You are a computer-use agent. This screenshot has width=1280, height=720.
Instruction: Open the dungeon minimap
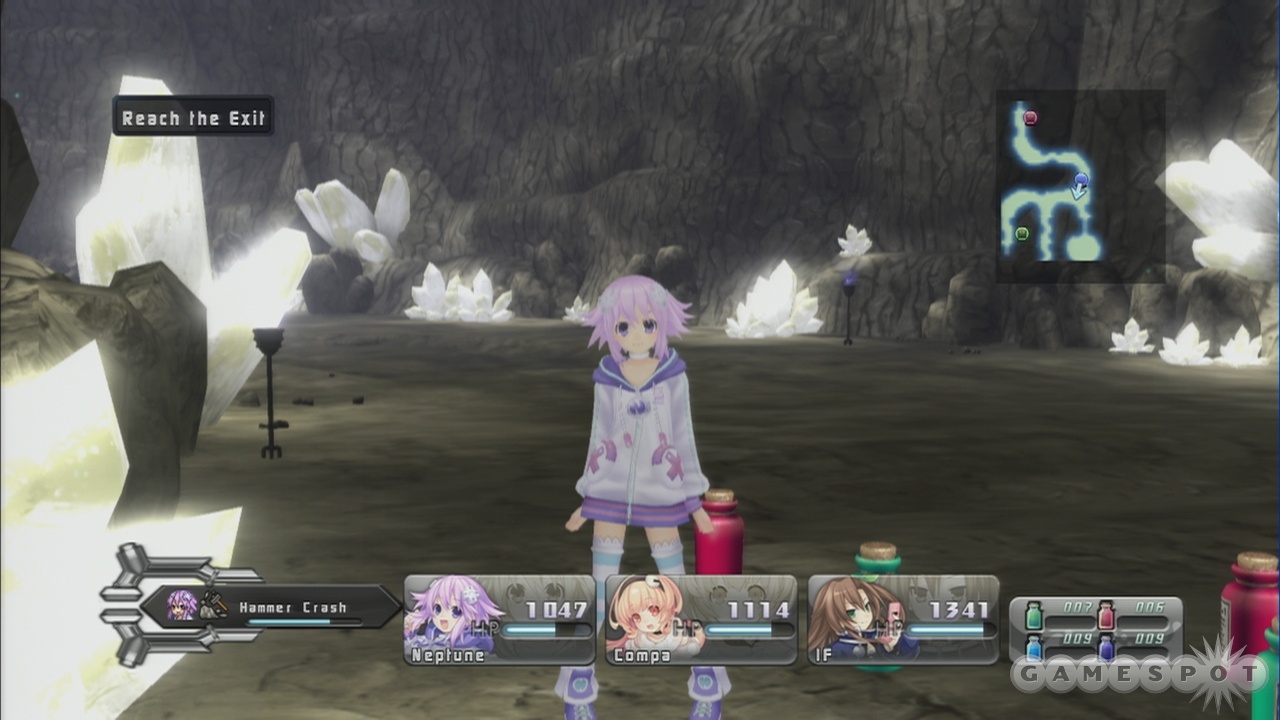[x=1080, y=186]
